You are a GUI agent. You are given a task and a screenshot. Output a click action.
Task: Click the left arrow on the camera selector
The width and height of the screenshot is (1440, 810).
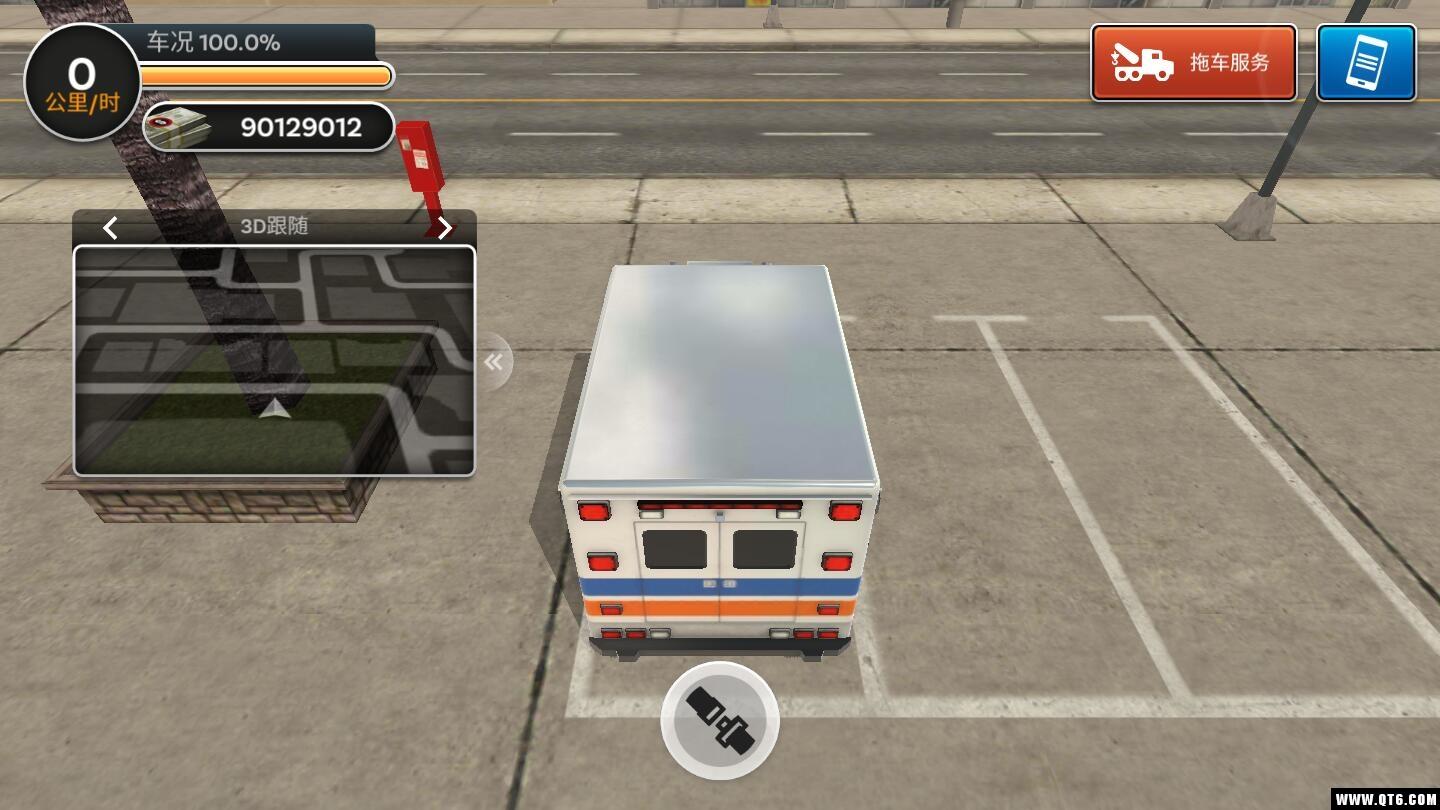[x=110, y=228]
